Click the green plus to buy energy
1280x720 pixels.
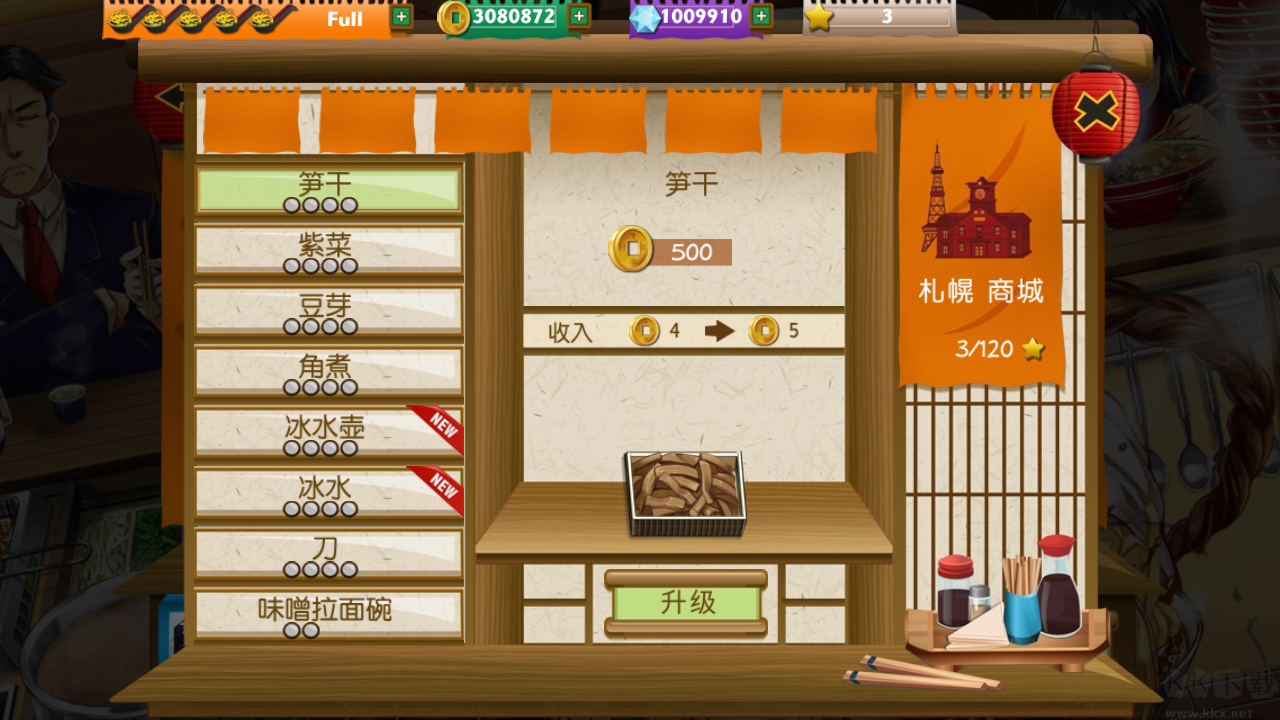click(400, 17)
